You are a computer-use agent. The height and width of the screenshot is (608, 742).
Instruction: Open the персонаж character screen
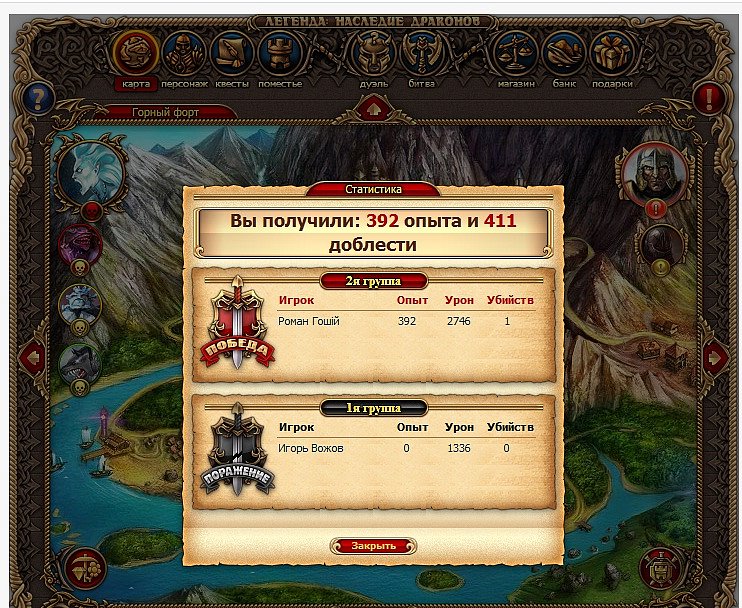(x=183, y=54)
